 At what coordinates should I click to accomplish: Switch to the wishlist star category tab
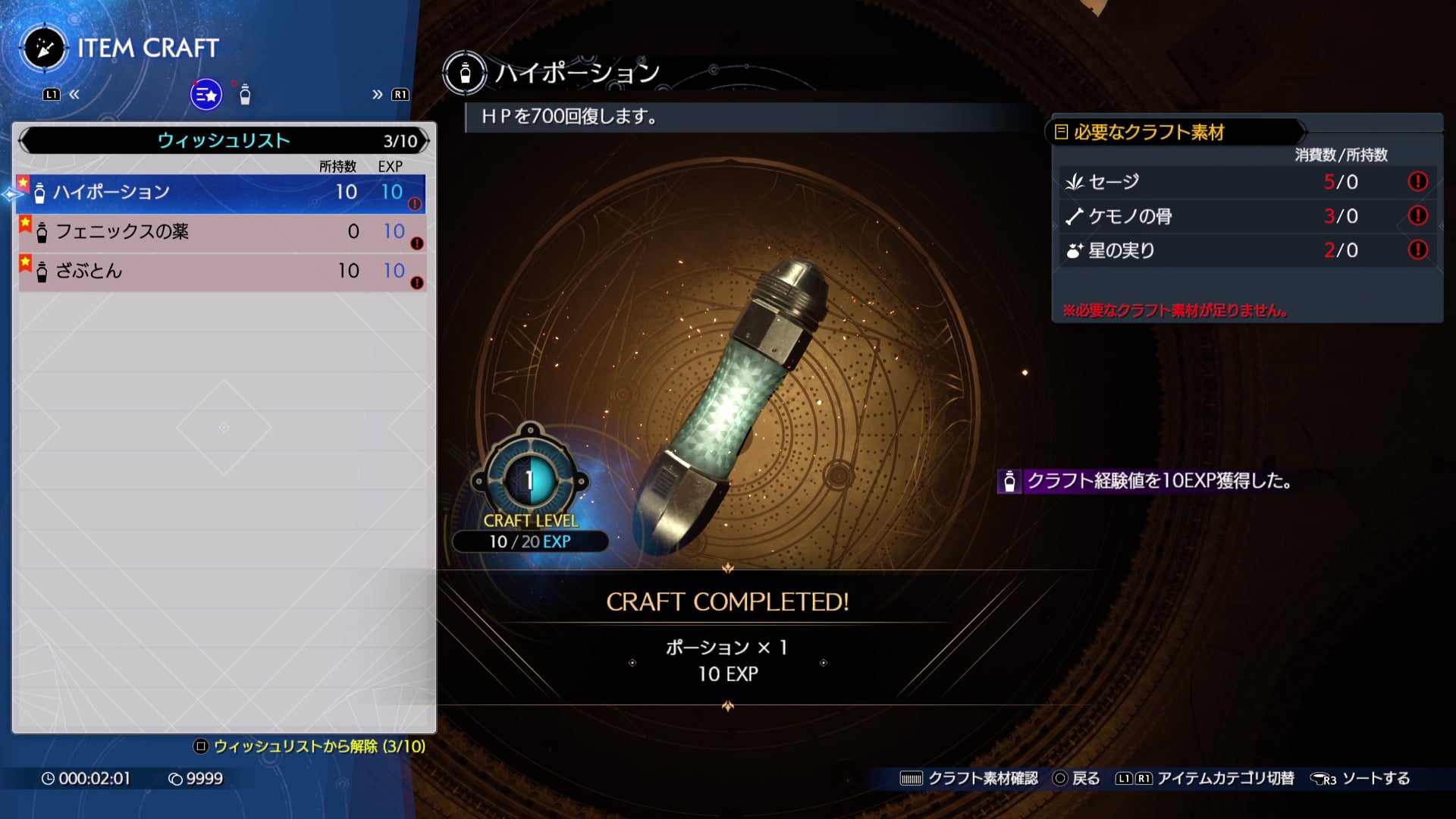pos(206,95)
